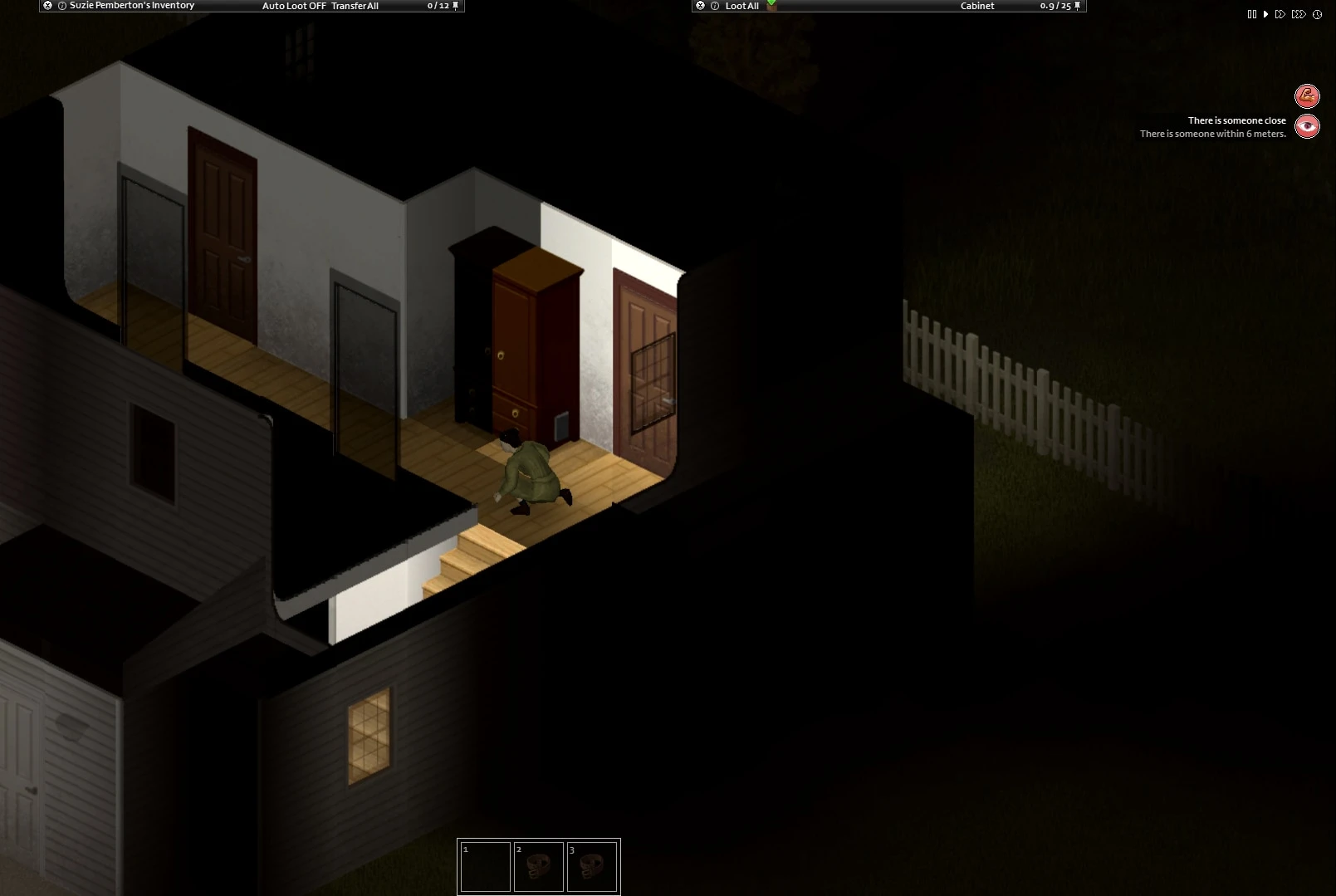
Task: Collapse the Cabinet loot panel
Action: [700, 6]
